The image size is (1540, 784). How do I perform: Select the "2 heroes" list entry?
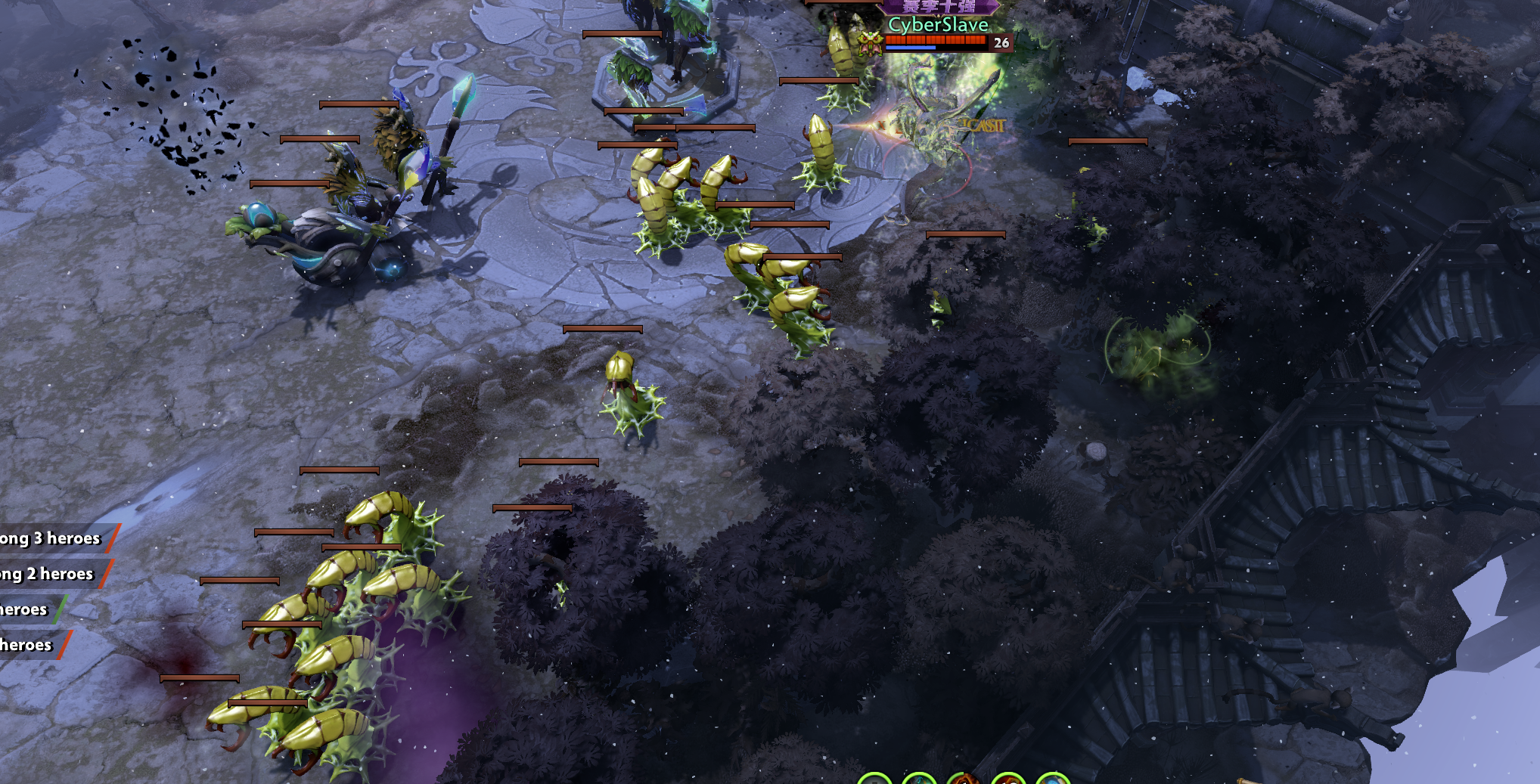click(x=49, y=574)
